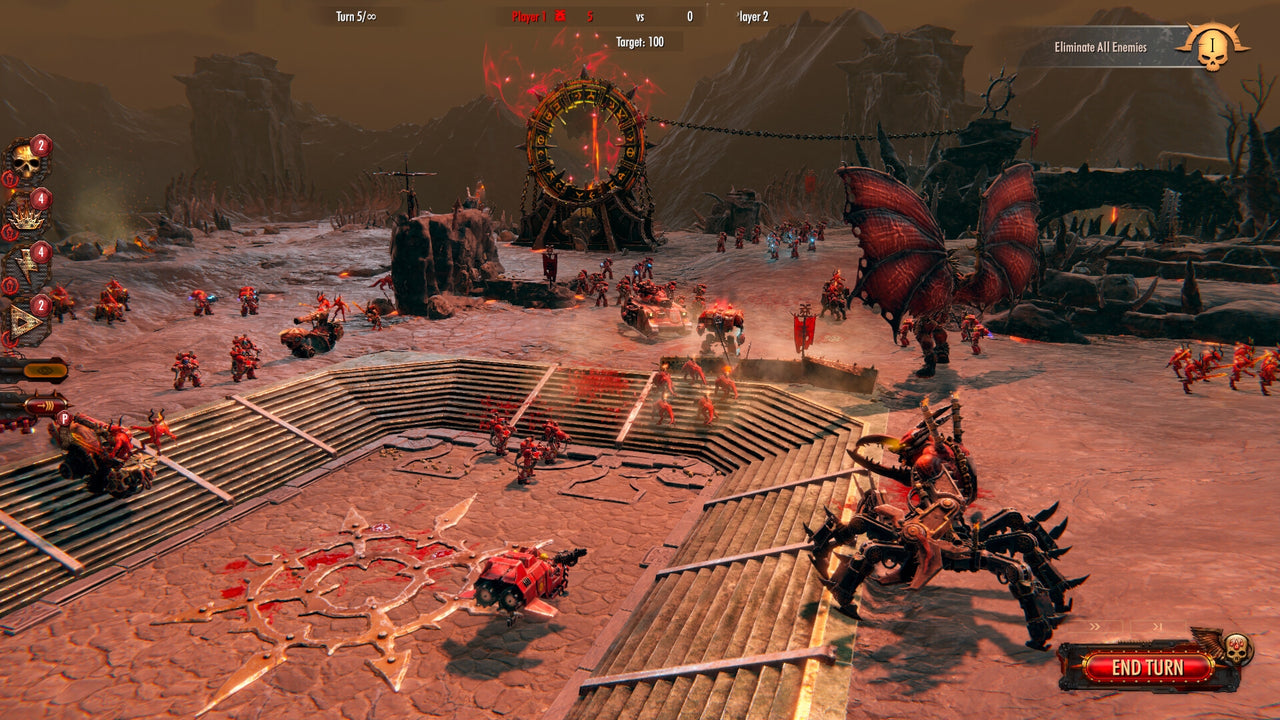Toggle the red shield badge under skull portrait
The width and height of the screenshot is (1280, 720).
pyautogui.click(x=9, y=177)
